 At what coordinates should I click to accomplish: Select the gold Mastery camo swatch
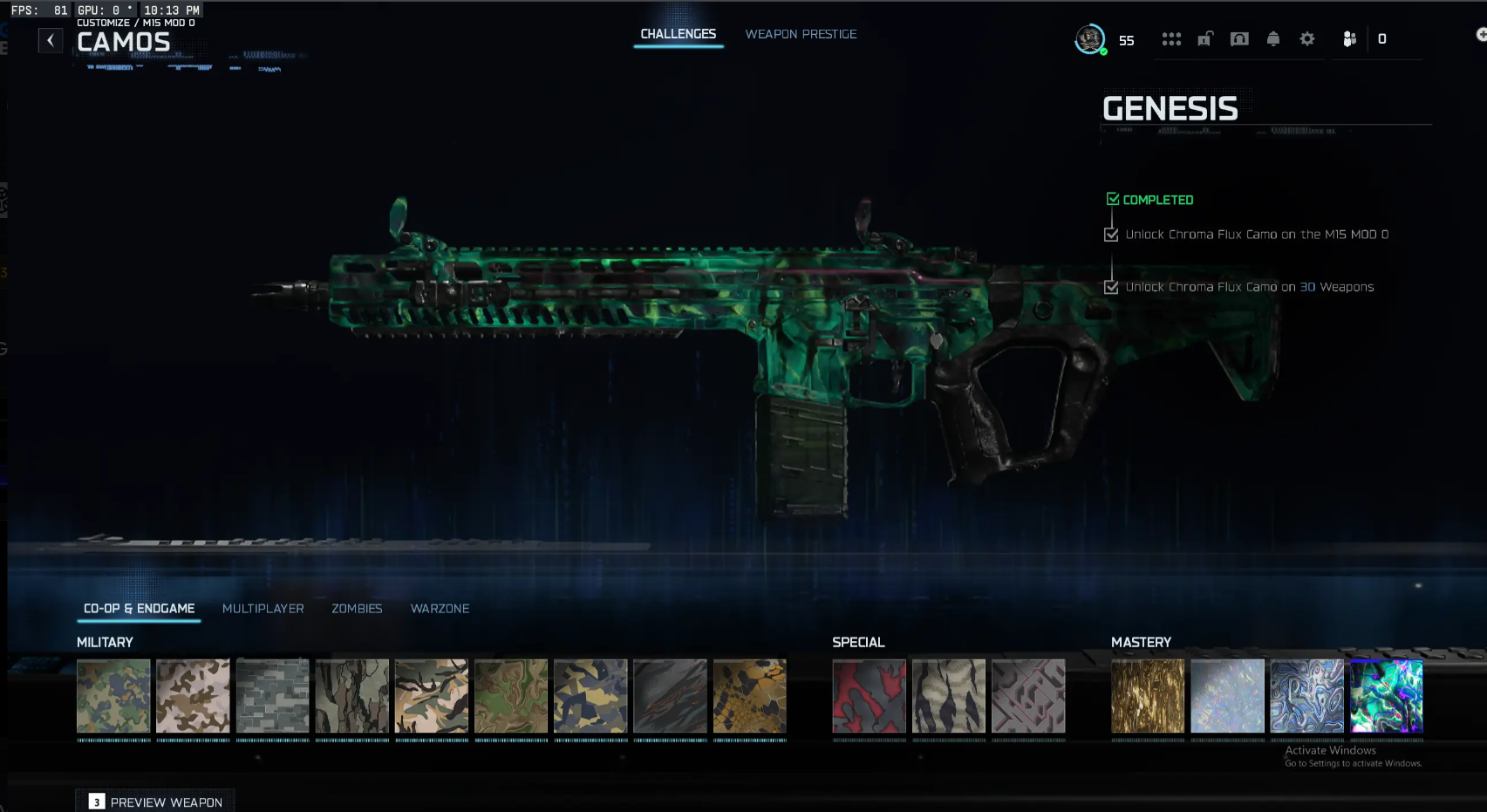1148,697
